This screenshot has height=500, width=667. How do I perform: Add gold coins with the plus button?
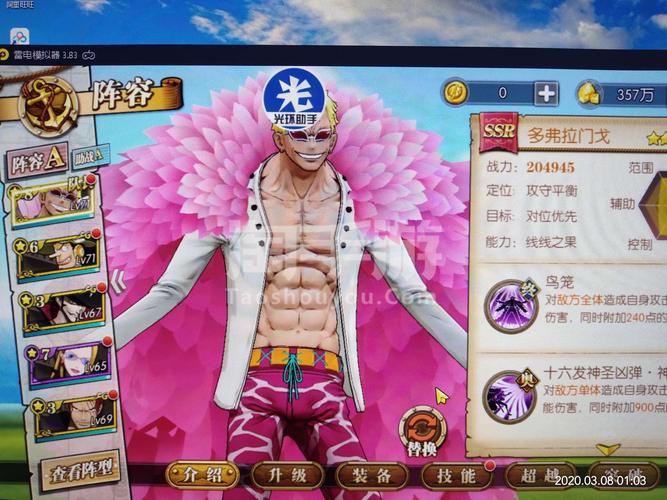pos(546,94)
